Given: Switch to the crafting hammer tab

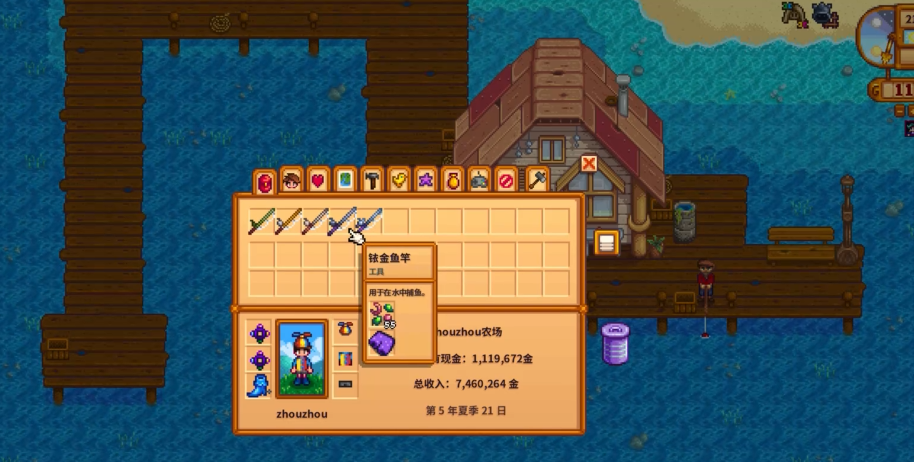Looking at the screenshot, I should pos(372,181).
